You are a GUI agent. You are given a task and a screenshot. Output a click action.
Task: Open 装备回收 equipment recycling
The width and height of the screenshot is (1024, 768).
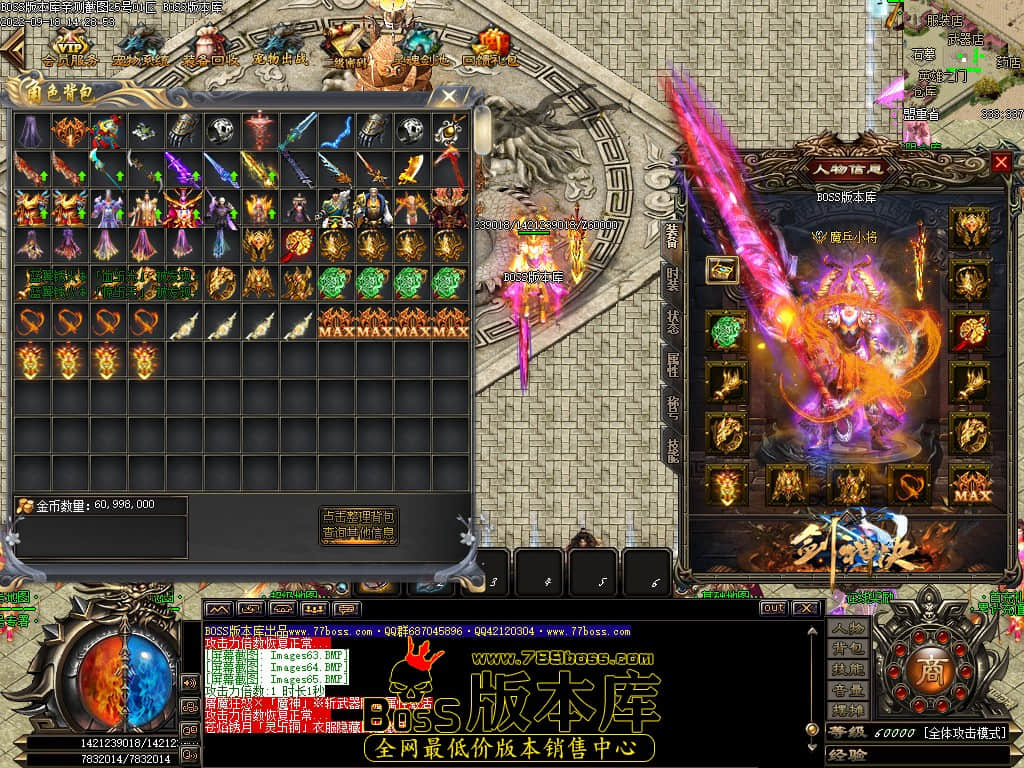point(209,48)
